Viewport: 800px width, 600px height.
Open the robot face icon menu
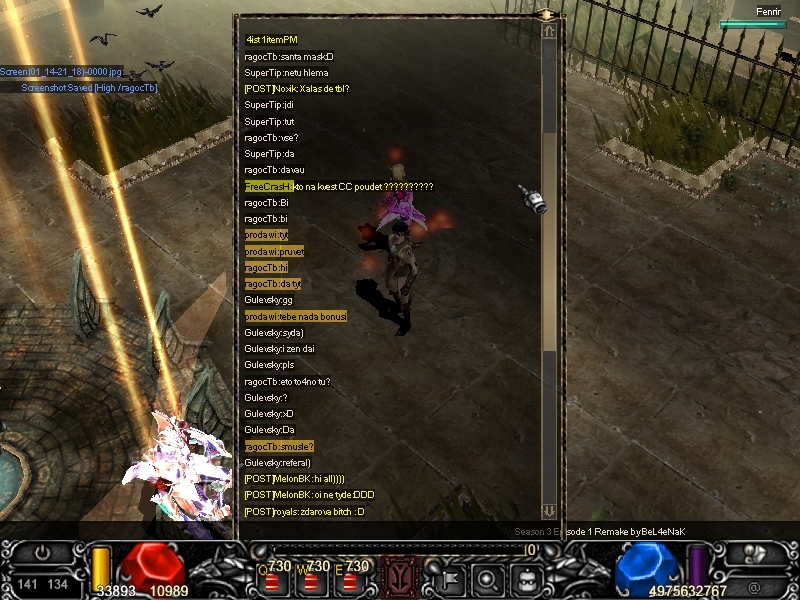tap(526, 577)
